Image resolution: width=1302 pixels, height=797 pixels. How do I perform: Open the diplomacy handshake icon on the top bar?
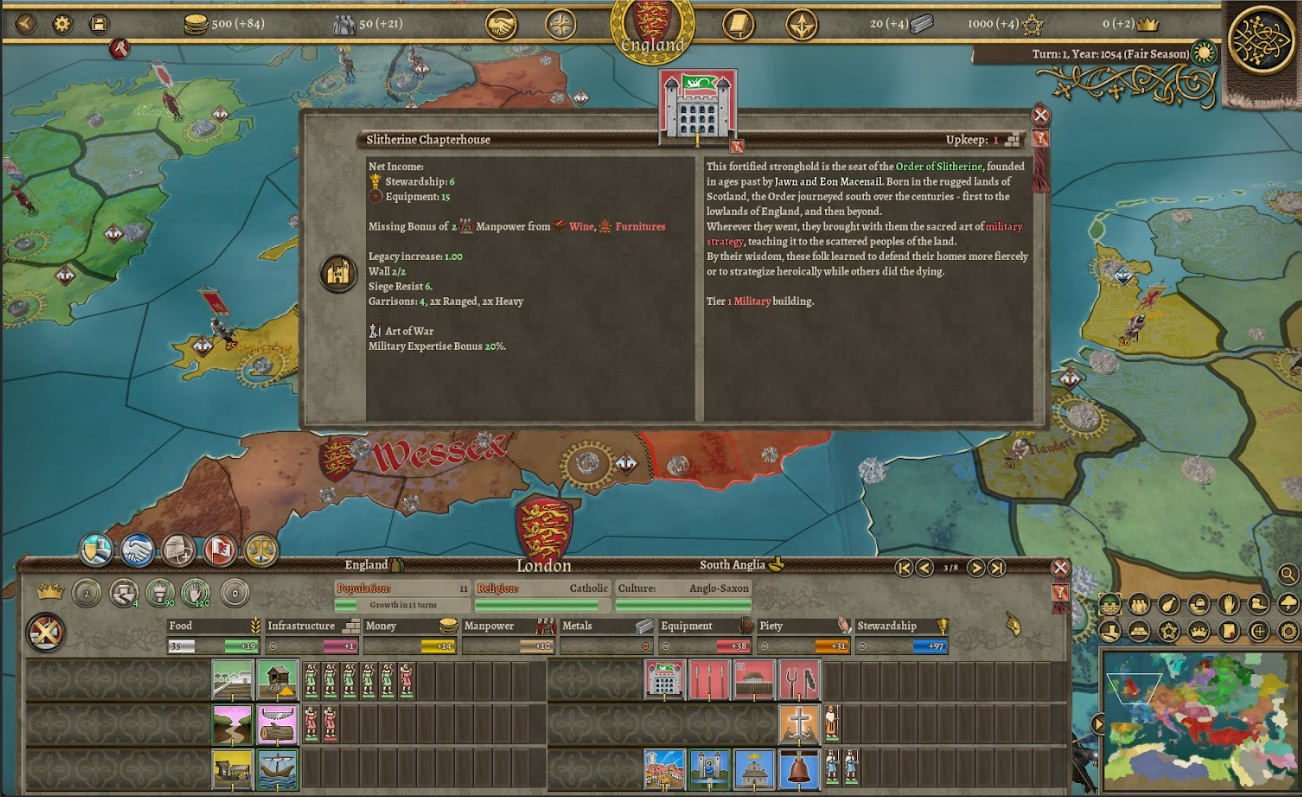pos(501,25)
